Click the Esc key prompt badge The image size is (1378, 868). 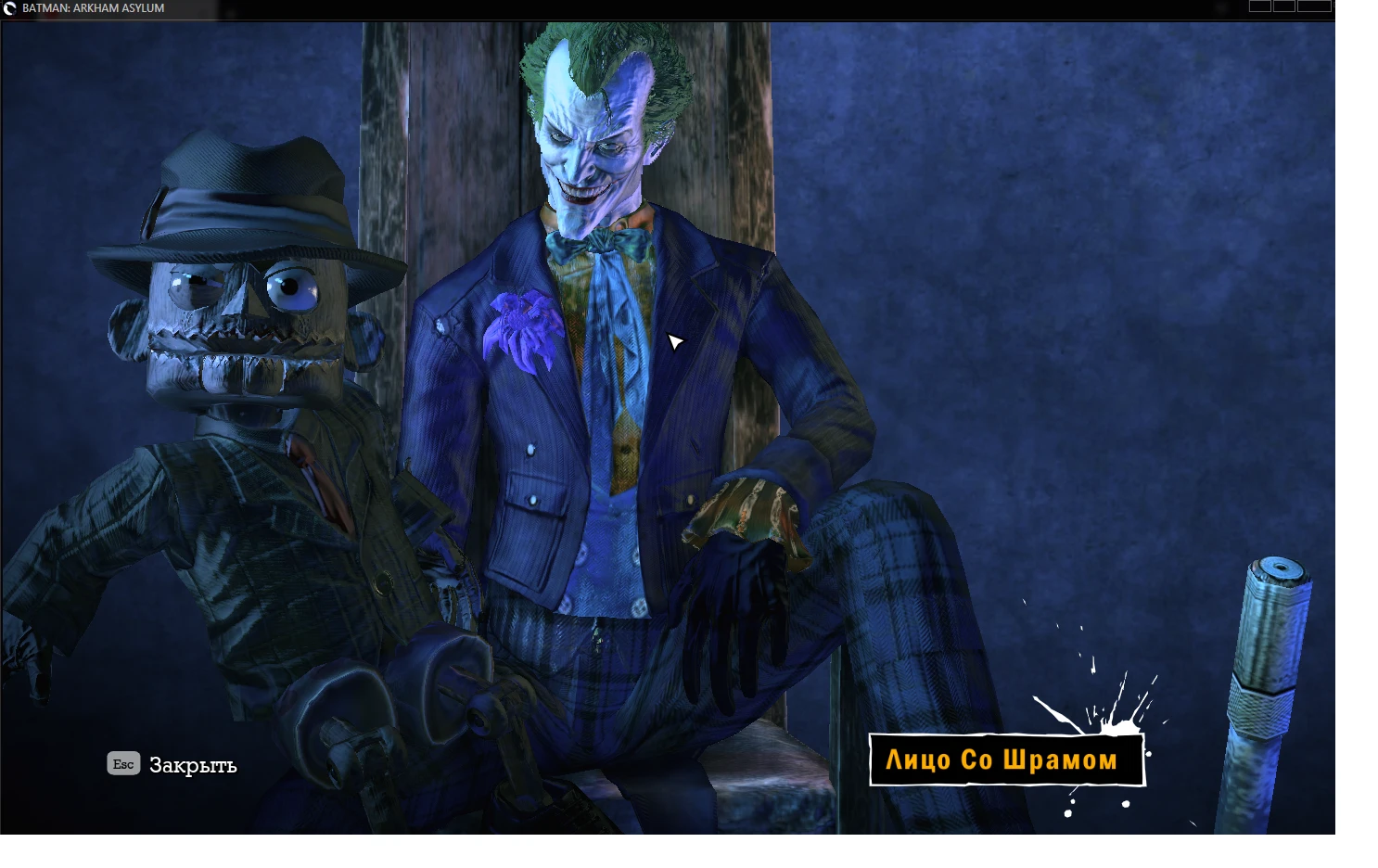point(123,763)
